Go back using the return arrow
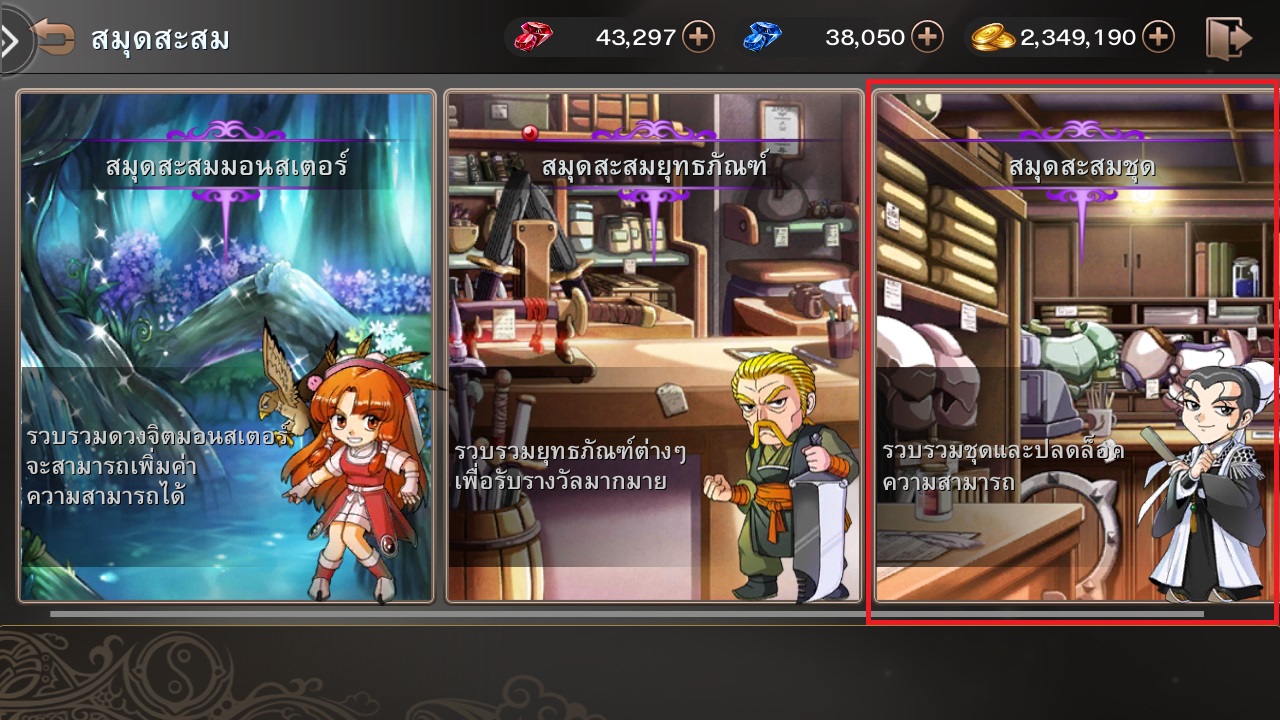This screenshot has width=1280, height=720. pyautogui.click(x=54, y=38)
